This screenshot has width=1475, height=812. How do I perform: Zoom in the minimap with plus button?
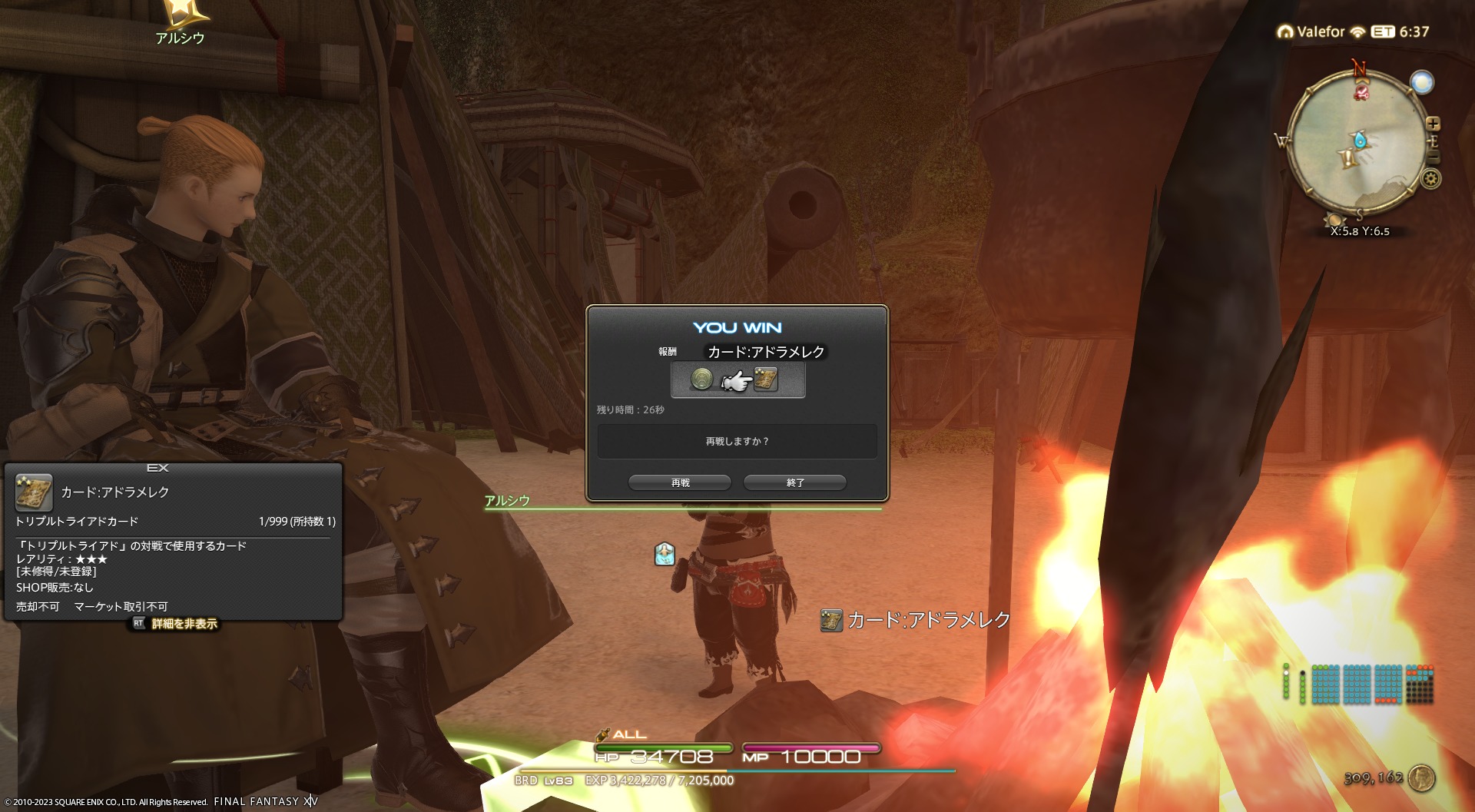point(1433,124)
